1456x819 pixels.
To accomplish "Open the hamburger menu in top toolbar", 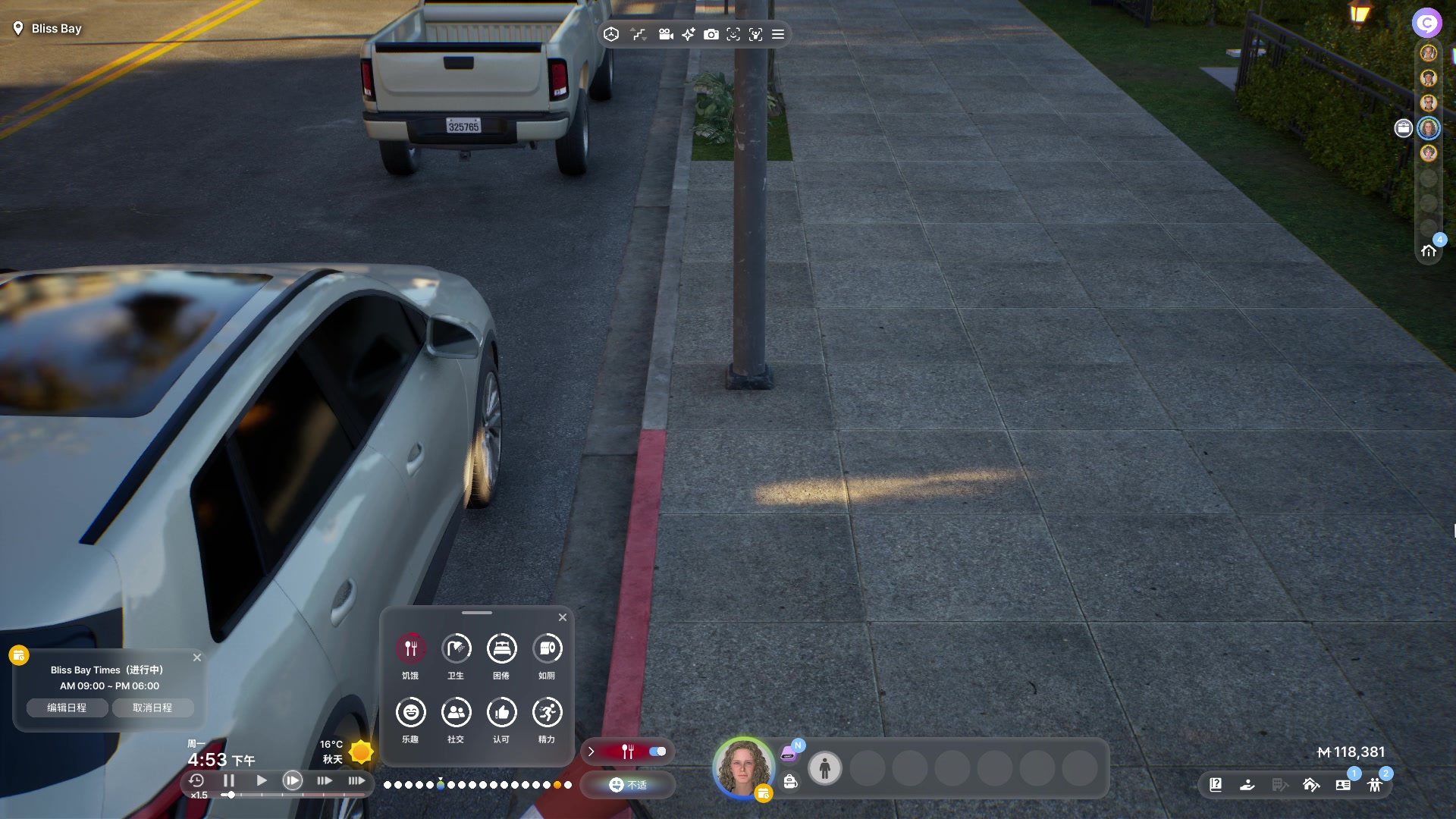I will 778,34.
